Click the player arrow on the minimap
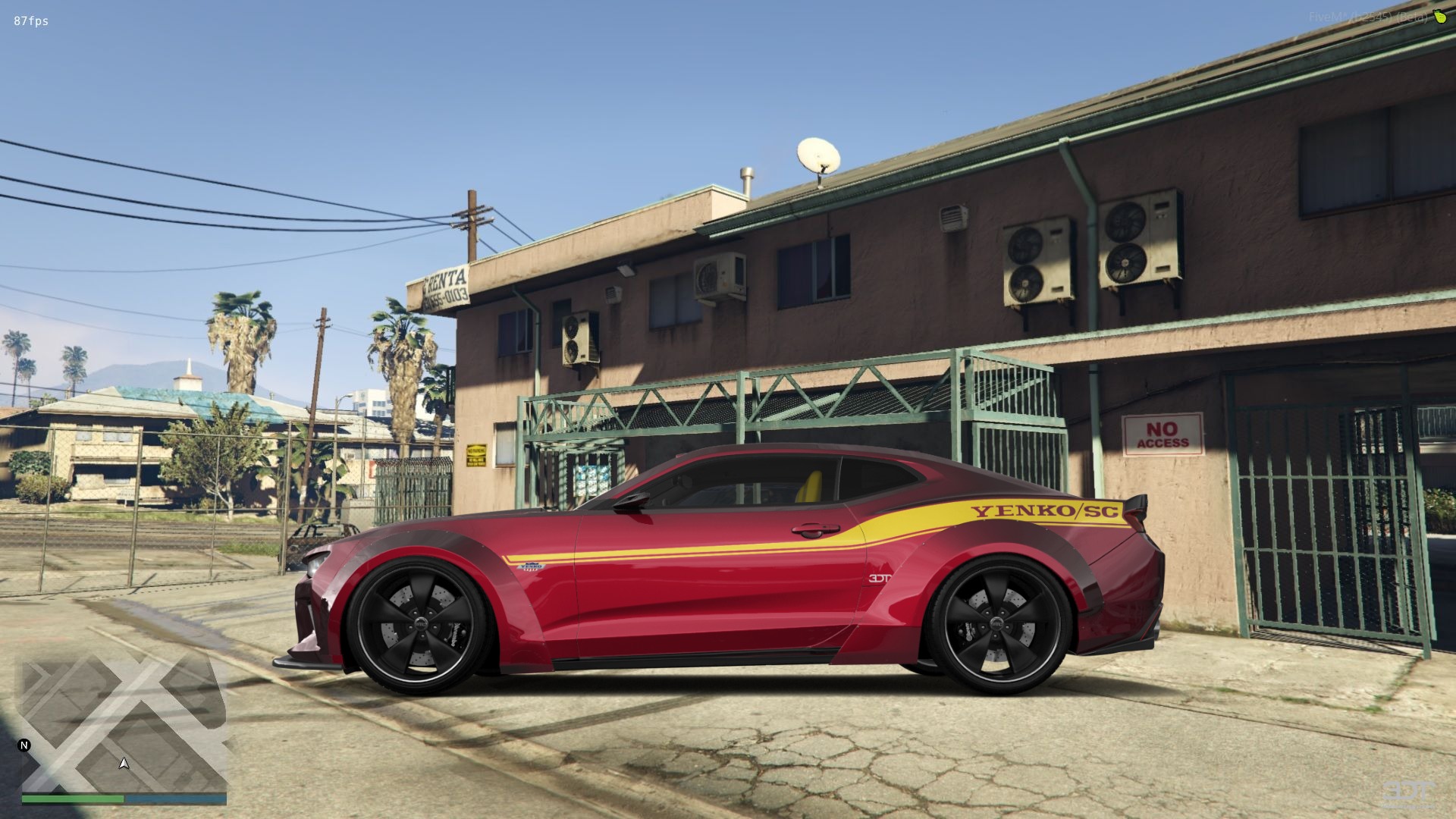1456x819 pixels. click(x=124, y=763)
